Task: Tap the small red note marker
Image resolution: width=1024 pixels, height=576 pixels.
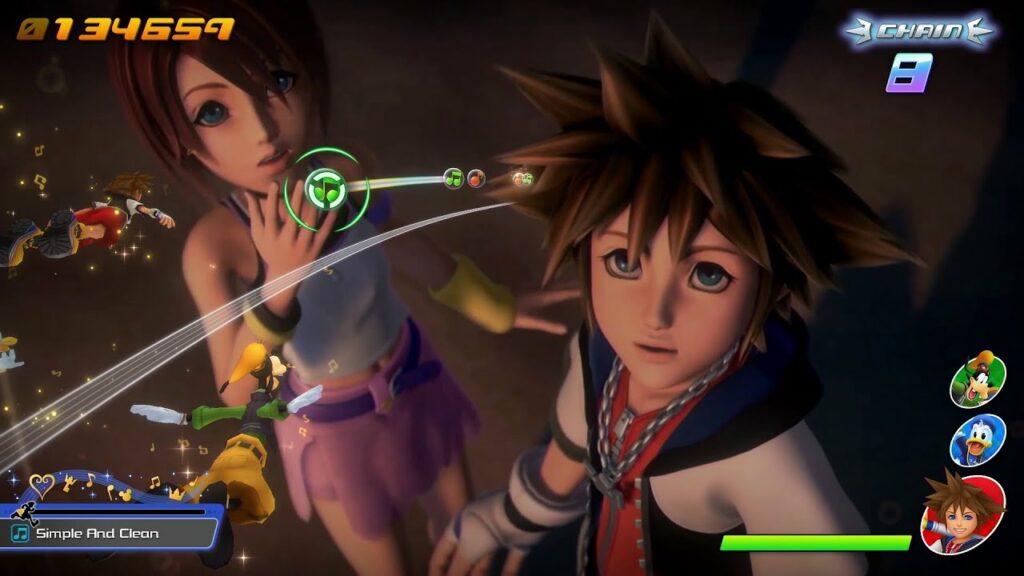Action: 476,178
